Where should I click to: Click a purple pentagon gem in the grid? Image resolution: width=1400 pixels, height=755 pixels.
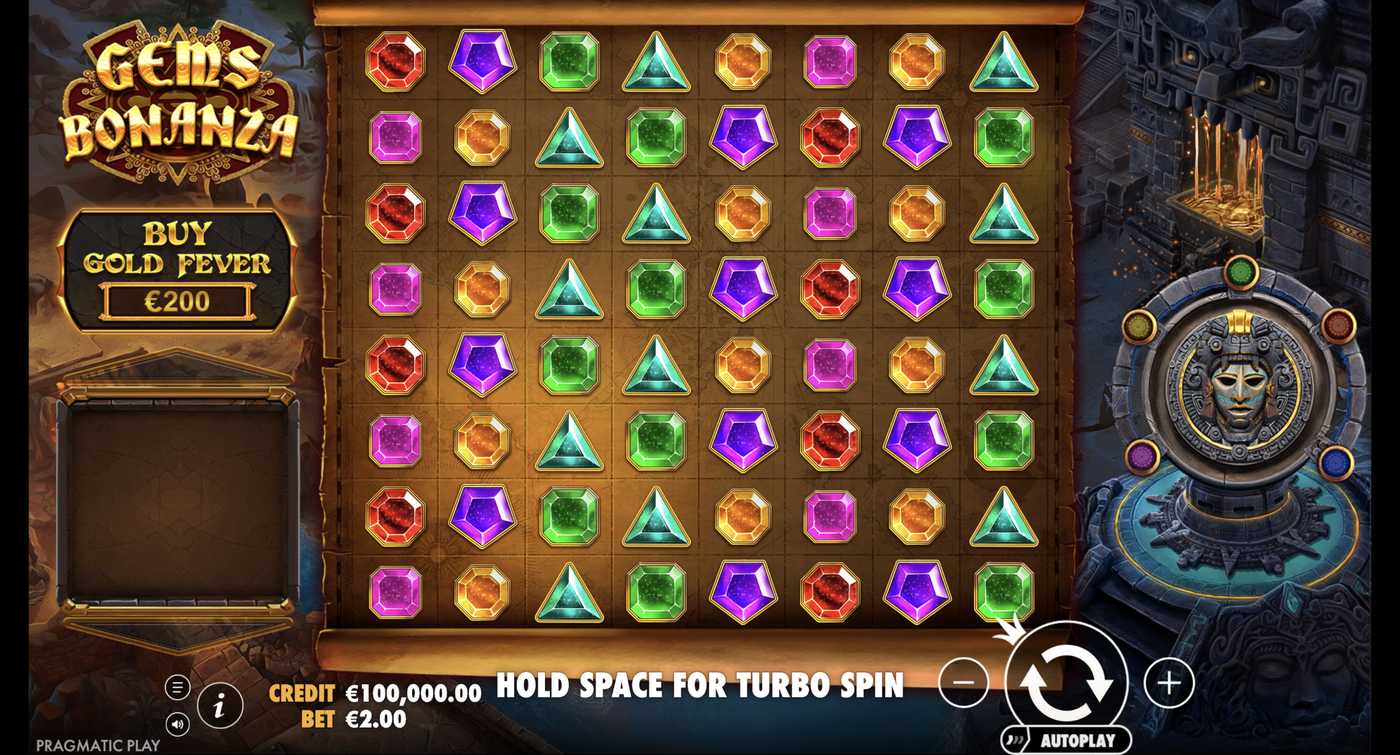482,62
